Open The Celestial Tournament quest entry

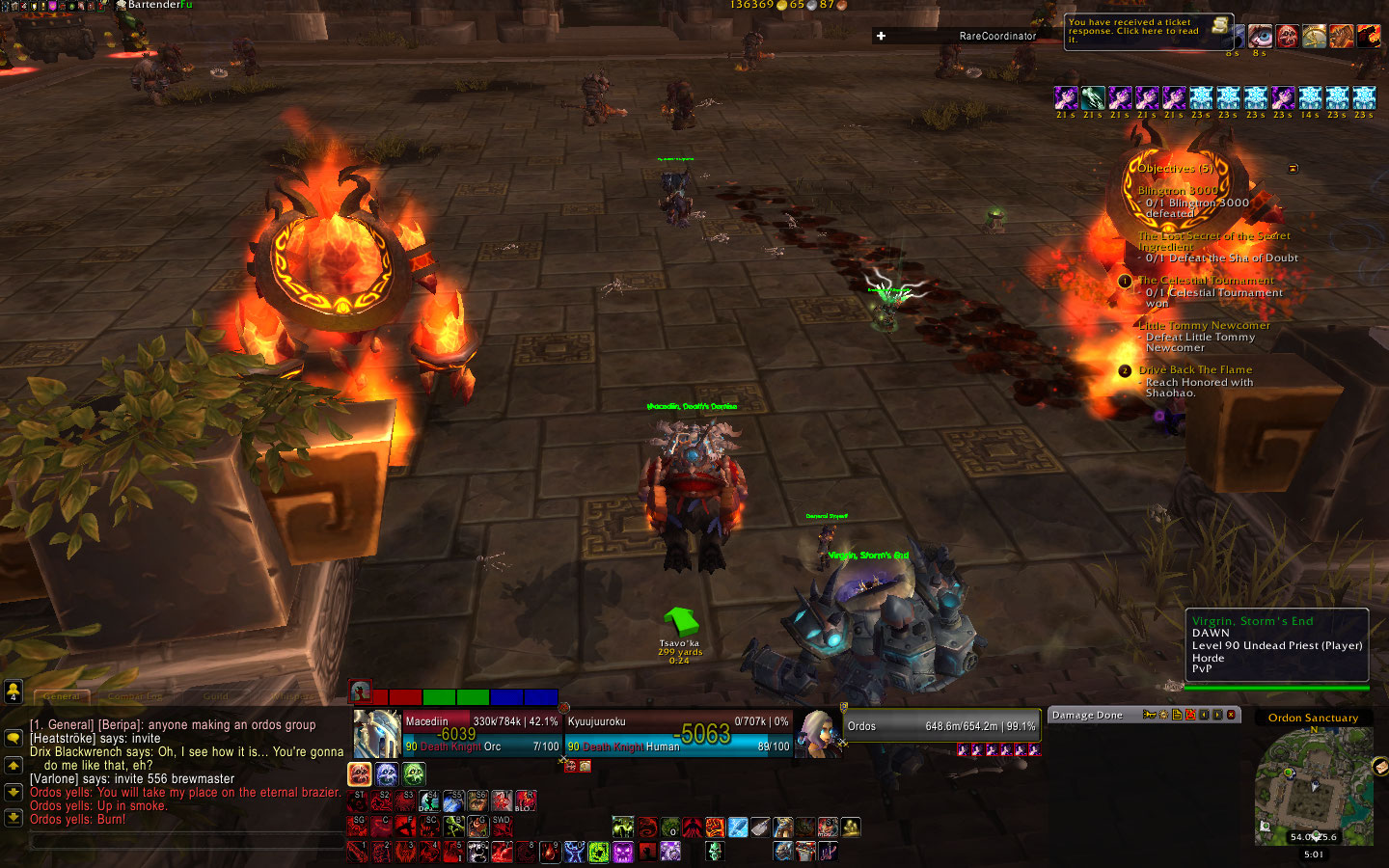click(x=1206, y=281)
